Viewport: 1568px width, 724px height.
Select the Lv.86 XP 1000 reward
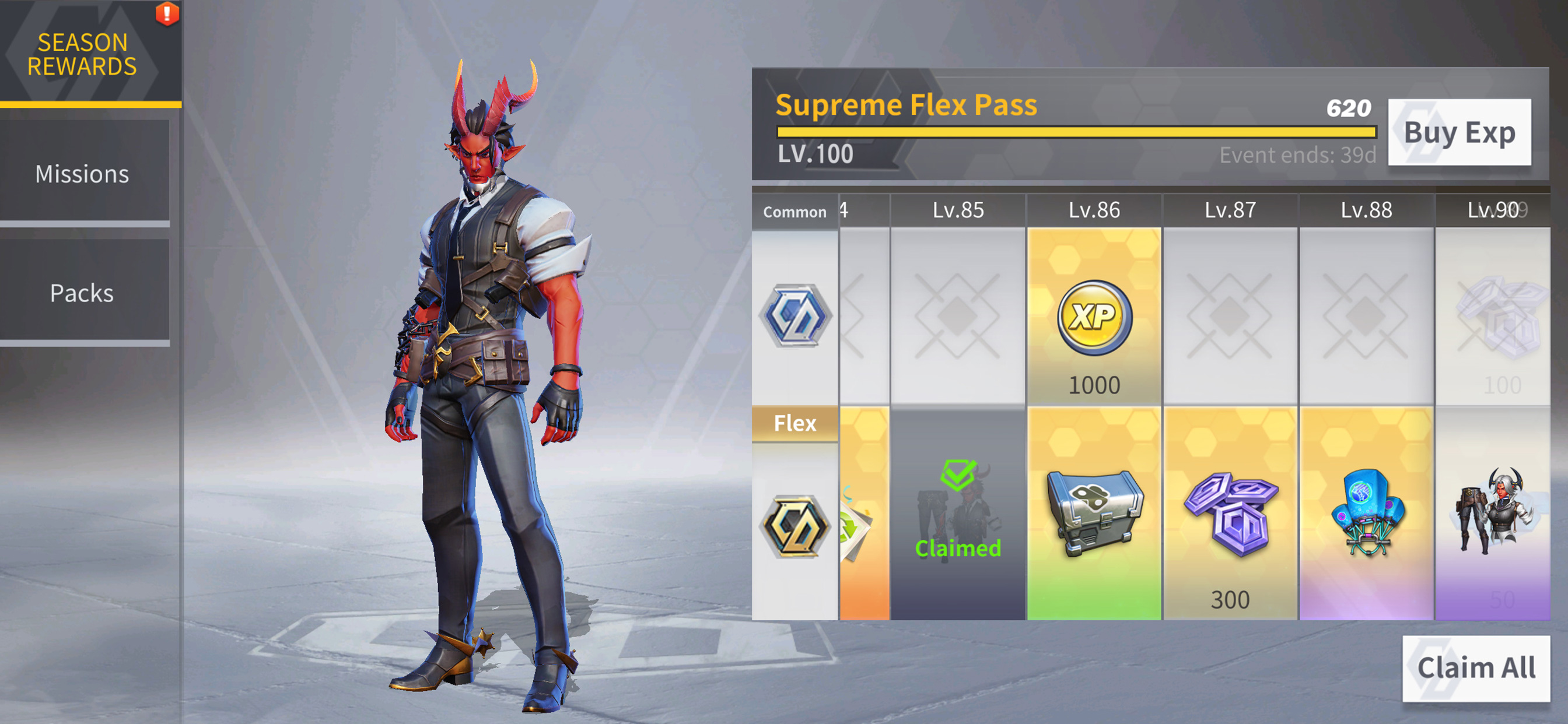(1094, 318)
